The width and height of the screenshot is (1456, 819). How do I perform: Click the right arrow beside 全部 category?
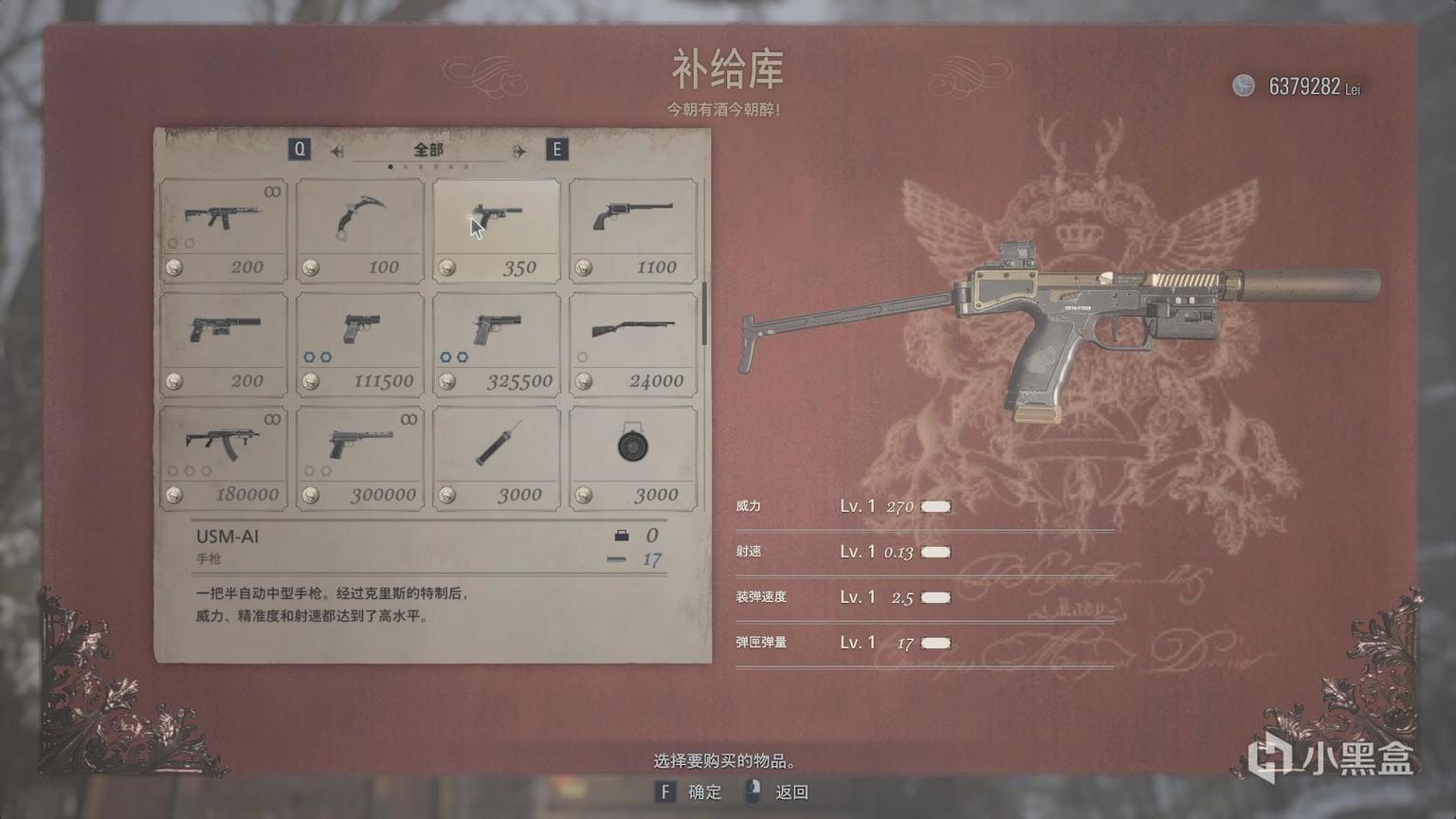517,149
